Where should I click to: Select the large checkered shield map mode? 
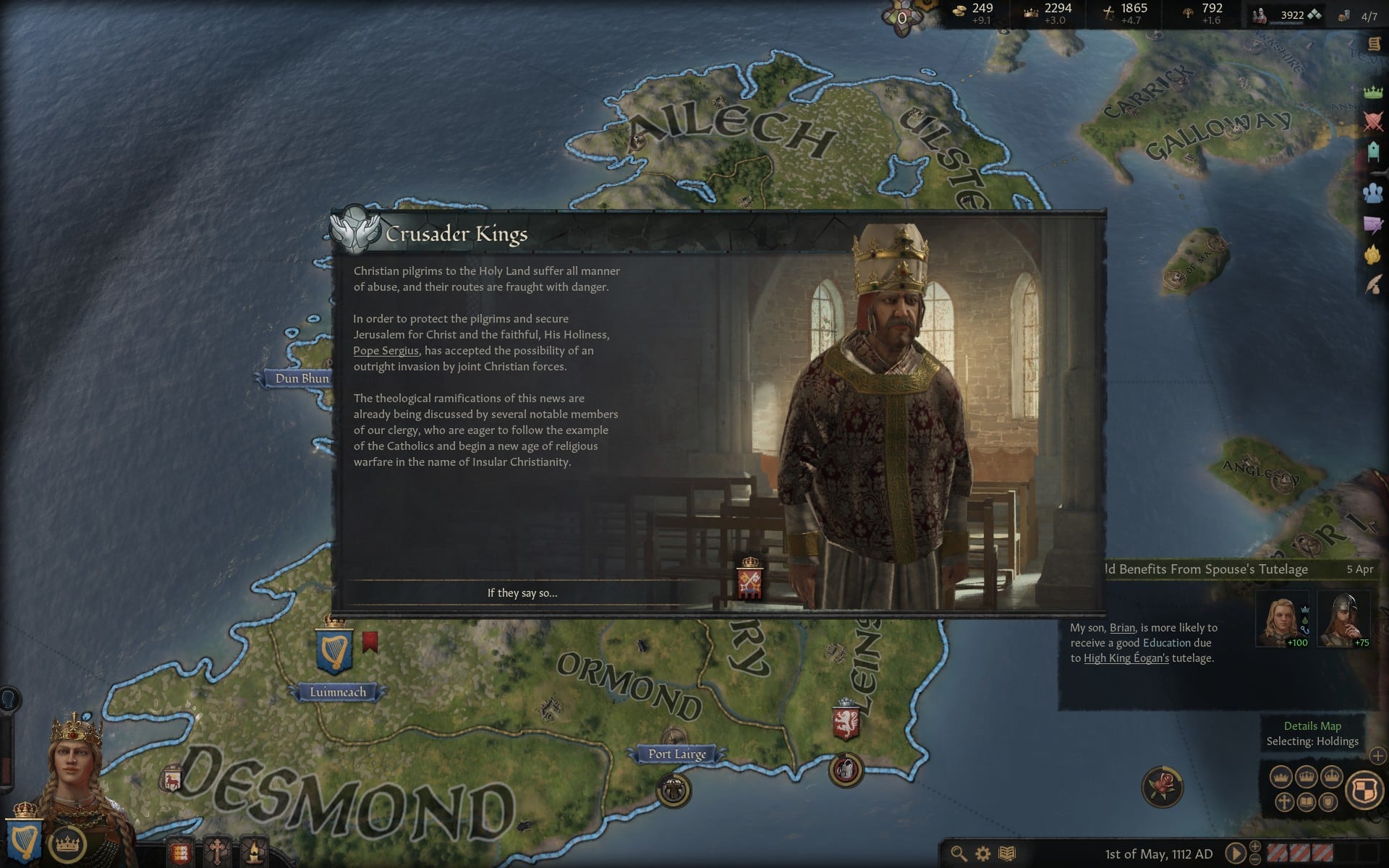tap(1364, 790)
